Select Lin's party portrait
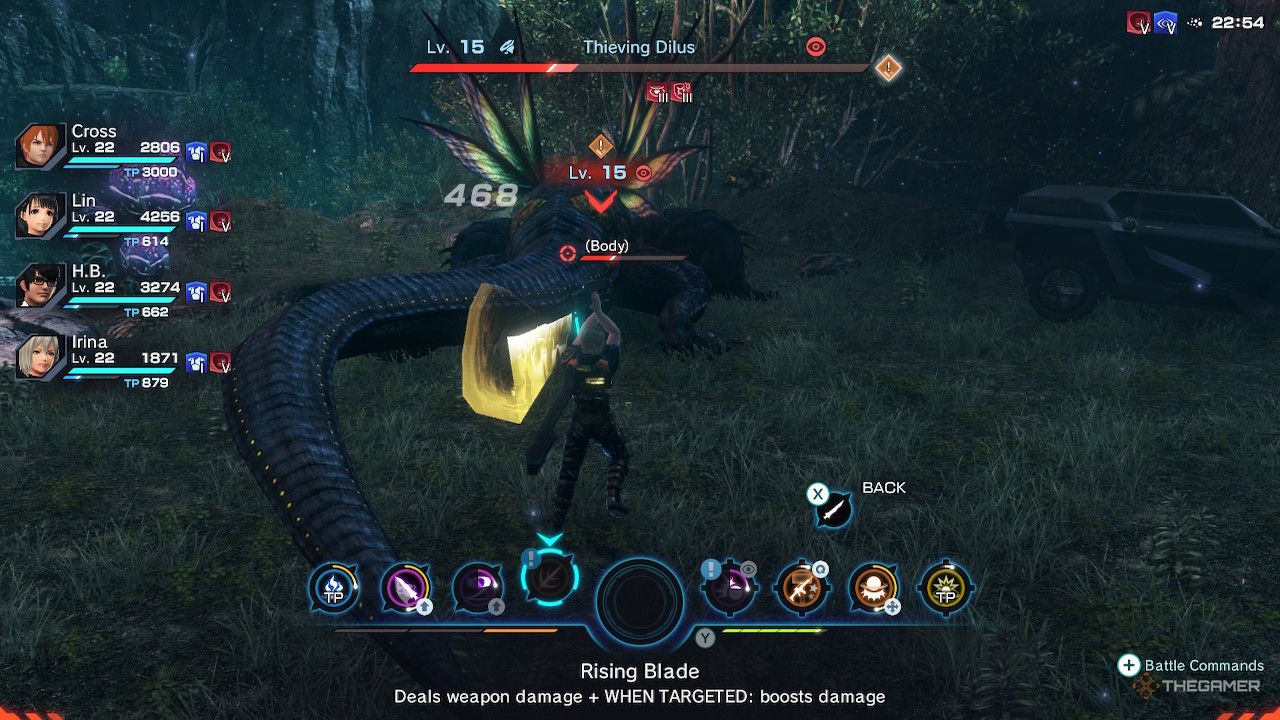 pos(41,216)
